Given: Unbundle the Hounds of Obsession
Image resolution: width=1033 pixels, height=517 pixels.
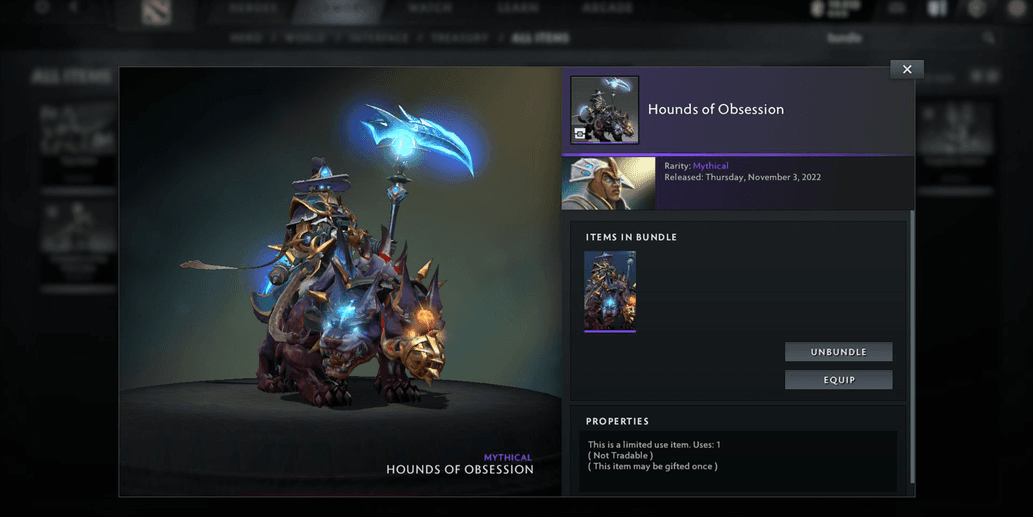Looking at the screenshot, I should pyautogui.click(x=838, y=352).
